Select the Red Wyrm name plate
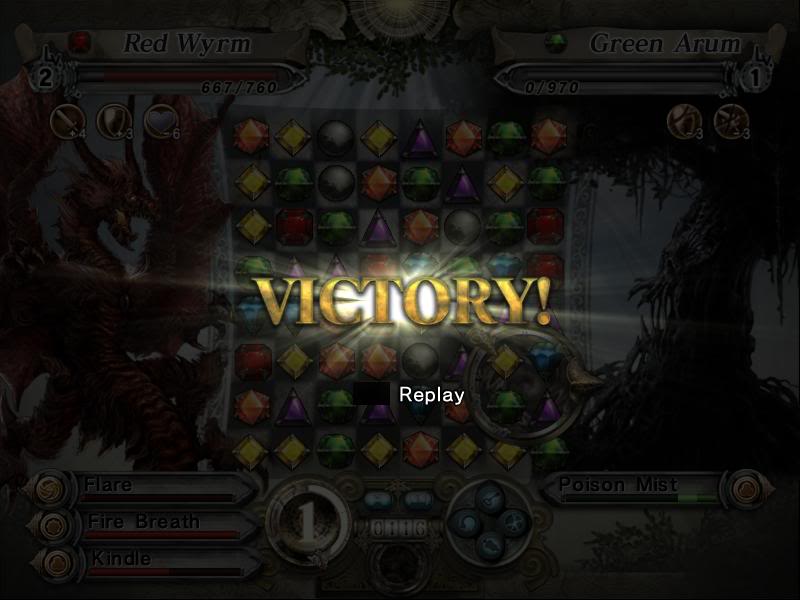This screenshot has height=600, width=800. pyautogui.click(x=185, y=43)
